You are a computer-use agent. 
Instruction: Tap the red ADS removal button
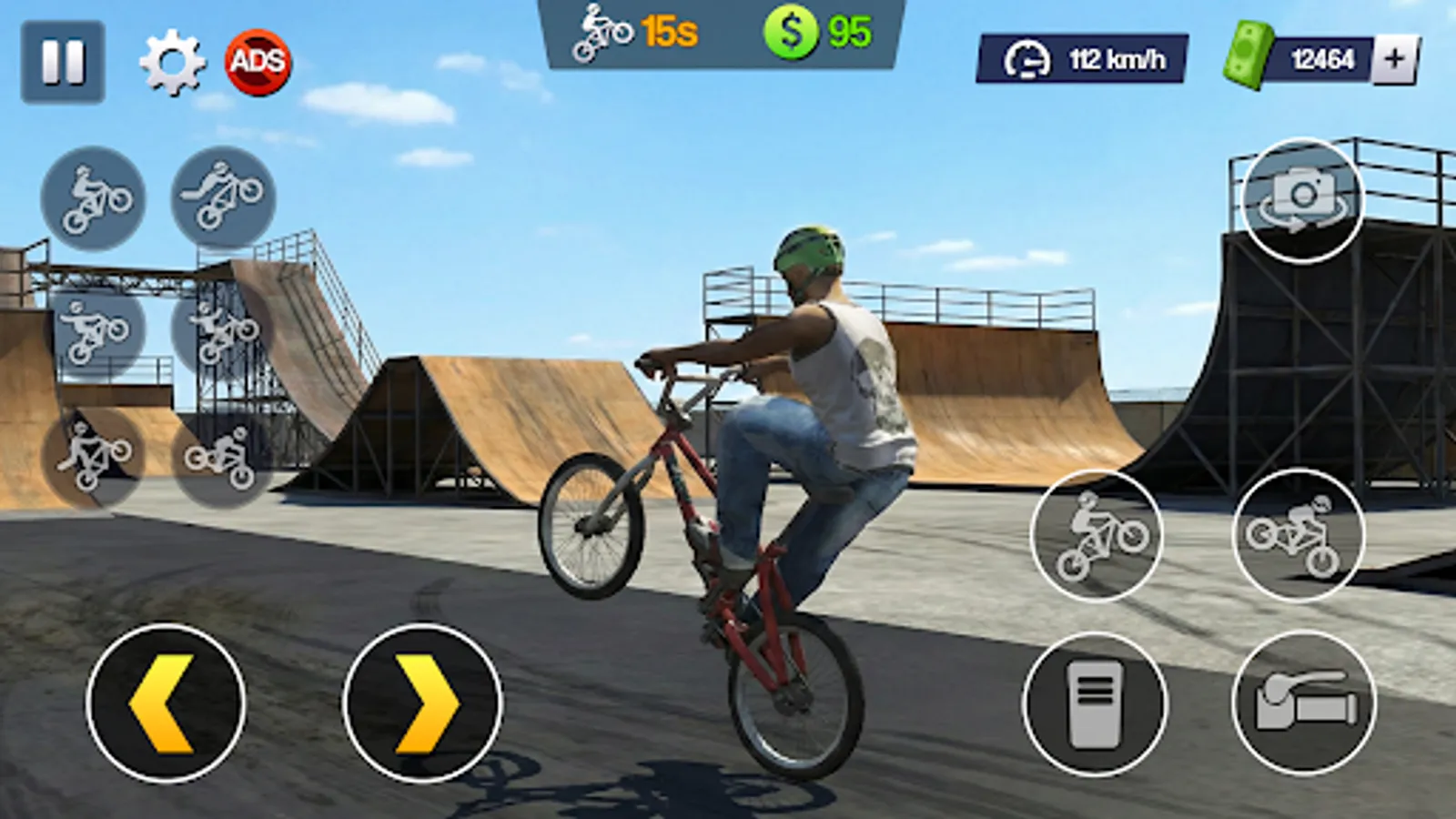[258, 62]
